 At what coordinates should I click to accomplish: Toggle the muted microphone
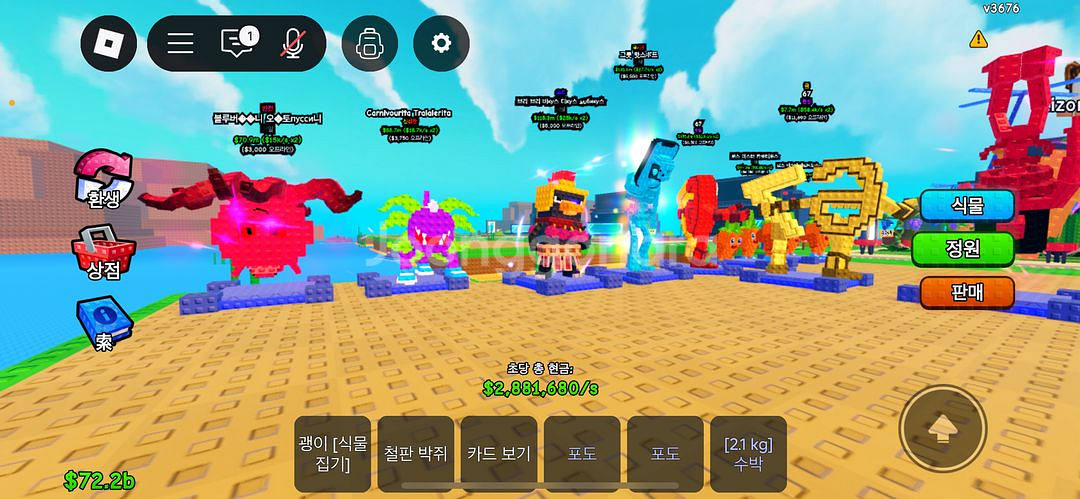click(x=293, y=43)
